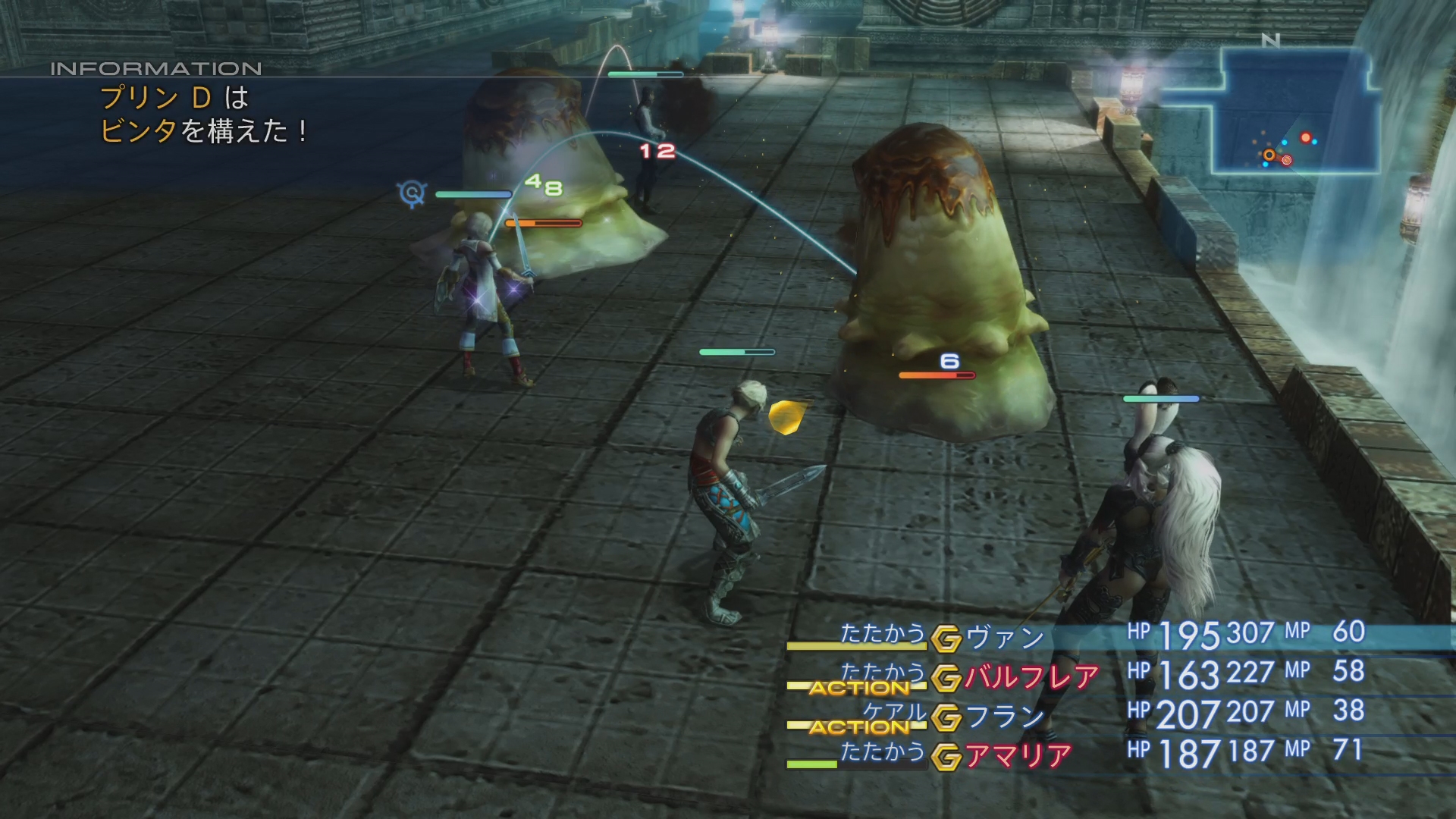Pick the フラン party row
The height and width of the screenshot is (819, 1456).
click(1006, 717)
